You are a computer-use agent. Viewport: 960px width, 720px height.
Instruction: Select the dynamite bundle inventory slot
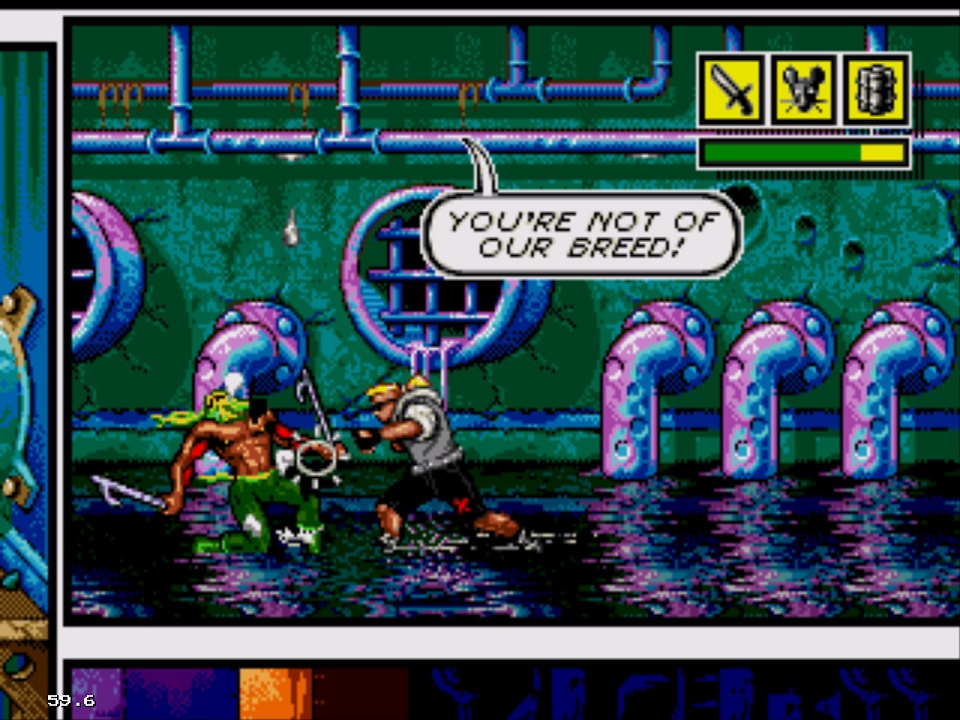[876, 90]
